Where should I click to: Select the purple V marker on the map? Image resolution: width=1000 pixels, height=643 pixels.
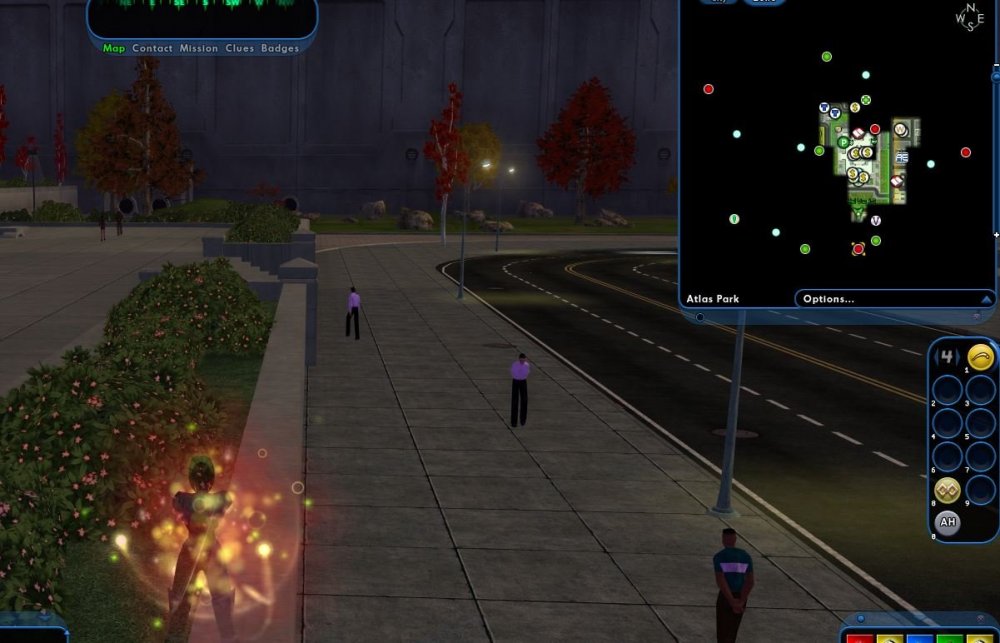(x=876, y=220)
